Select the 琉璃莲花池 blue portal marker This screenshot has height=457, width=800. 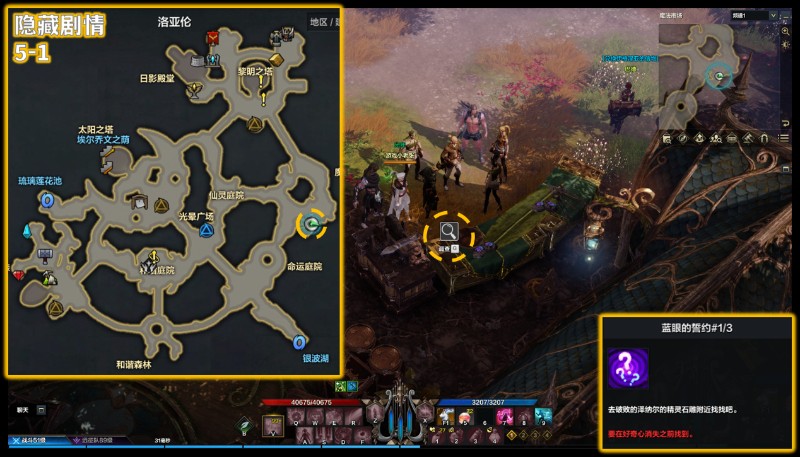tap(46, 200)
